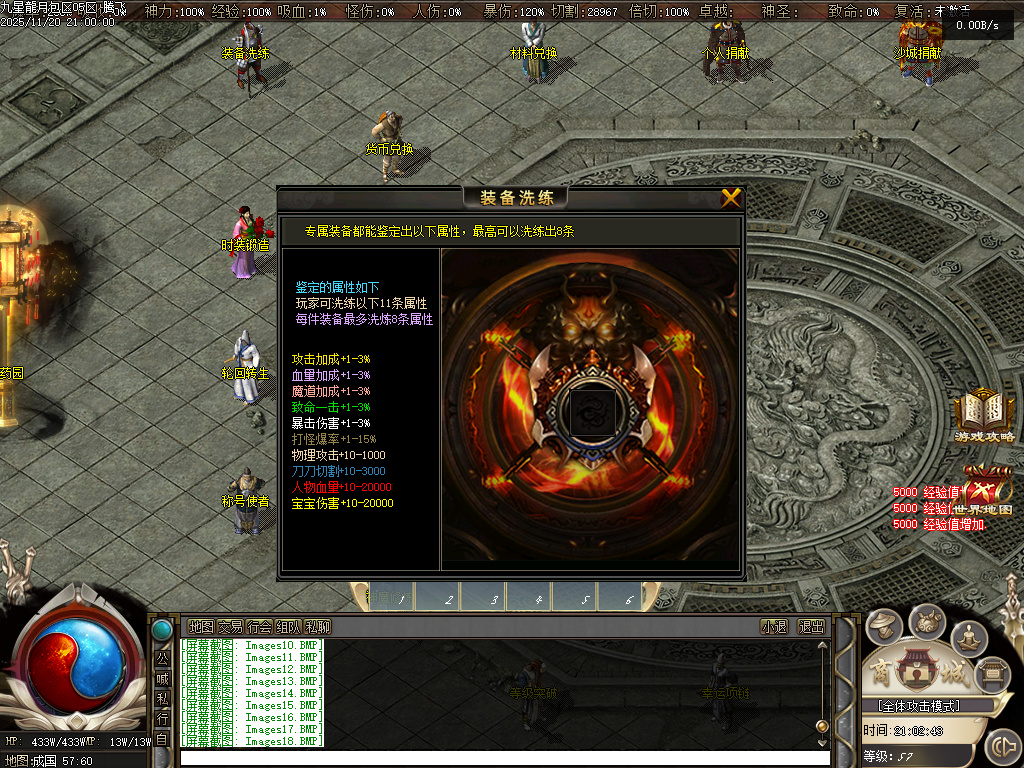Open the meditating figure skills icon
Viewport: 1024px width, 768px height.
click(x=969, y=637)
